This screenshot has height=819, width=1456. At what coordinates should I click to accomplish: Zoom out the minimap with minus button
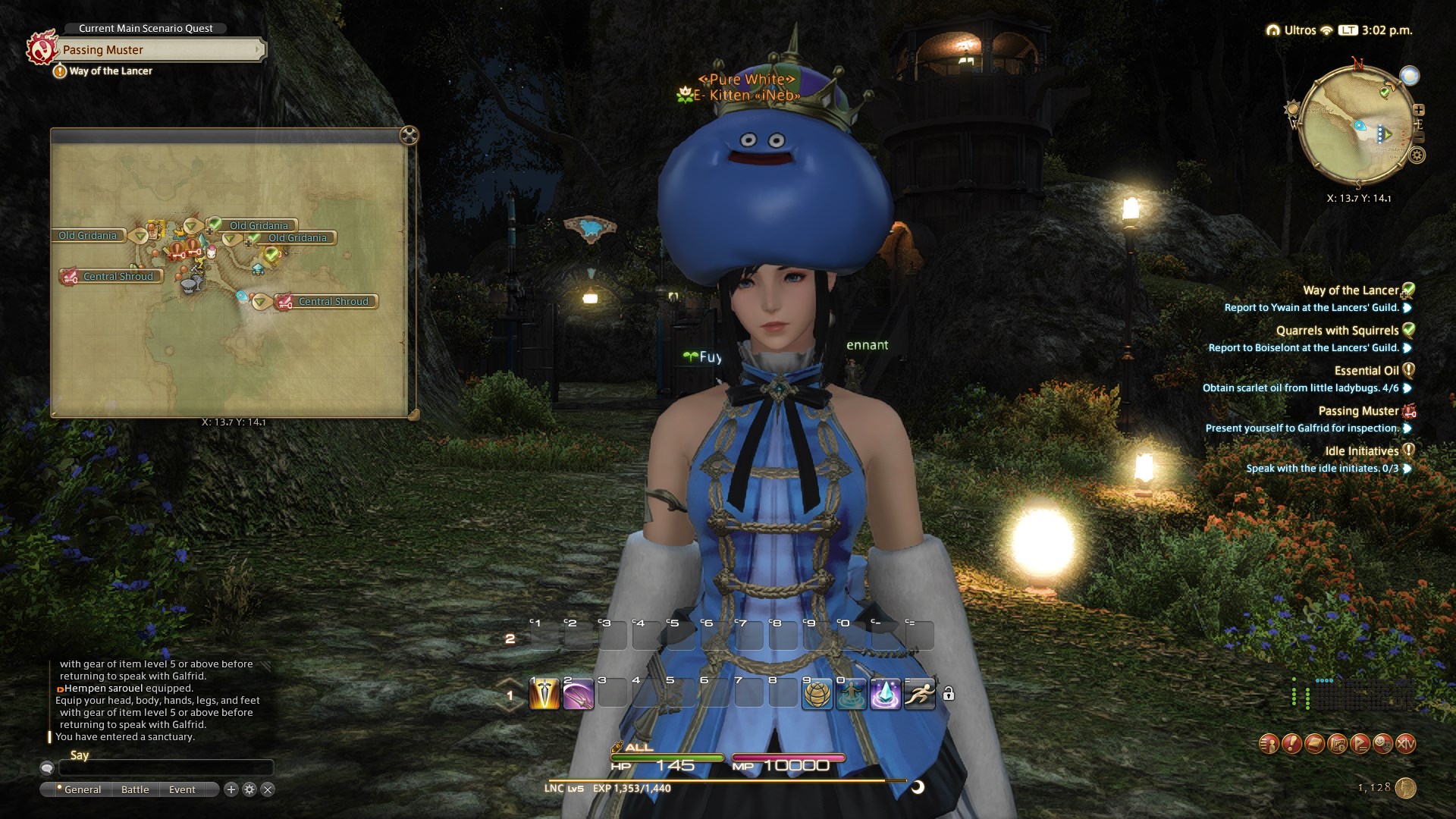pos(1420,137)
